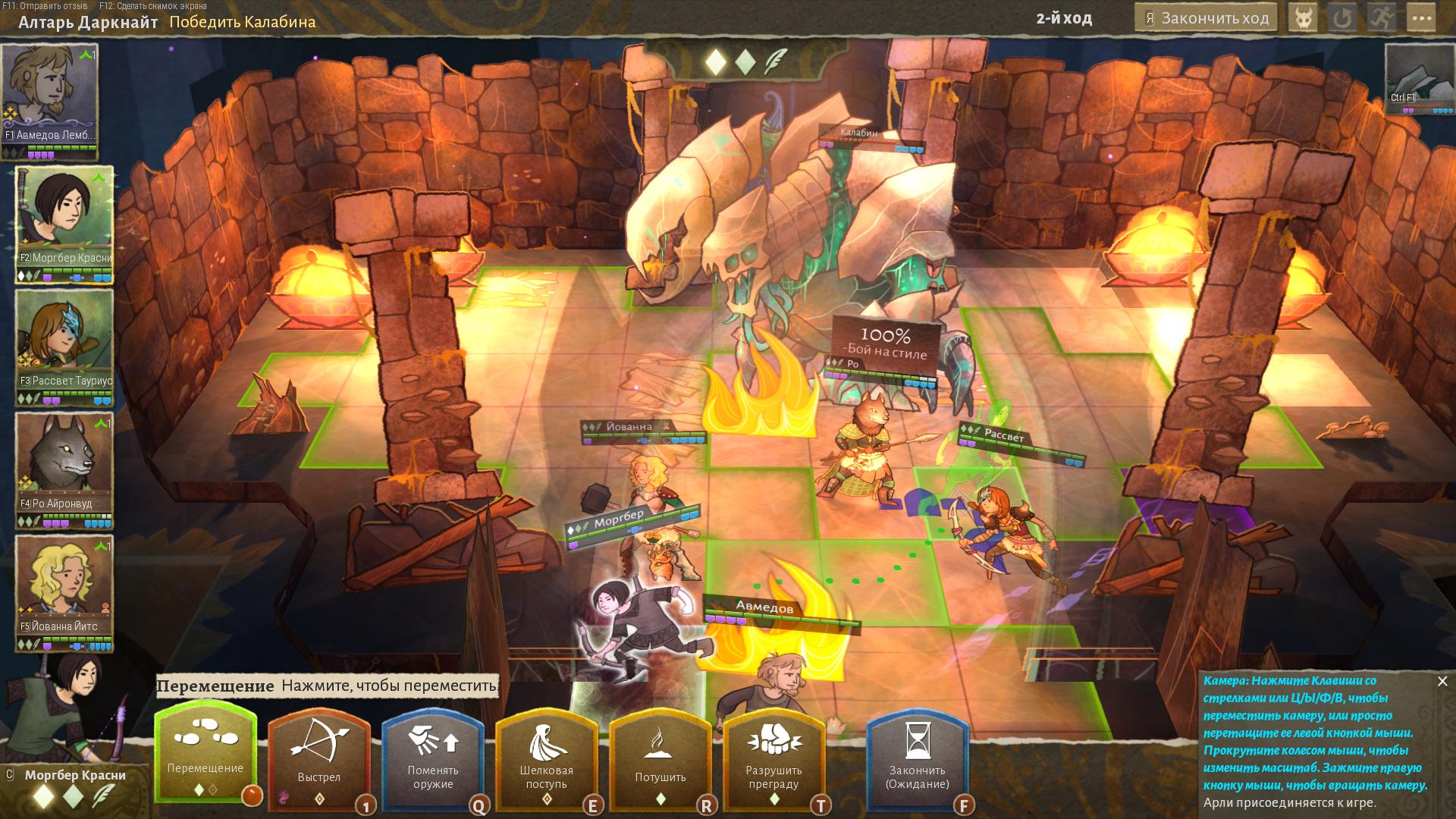
Task: Click the "Закончить ход" end turn button
Action: pyautogui.click(x=1206, y=18)
